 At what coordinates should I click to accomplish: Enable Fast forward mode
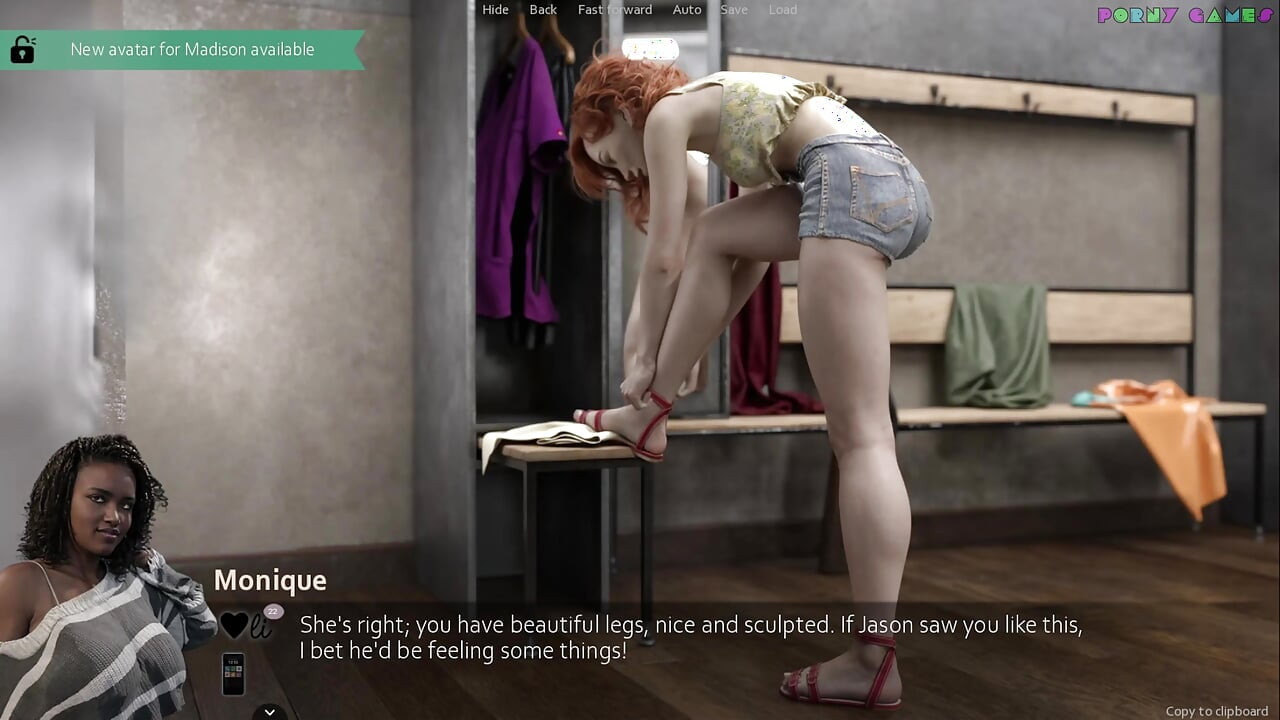click(614, 9)
